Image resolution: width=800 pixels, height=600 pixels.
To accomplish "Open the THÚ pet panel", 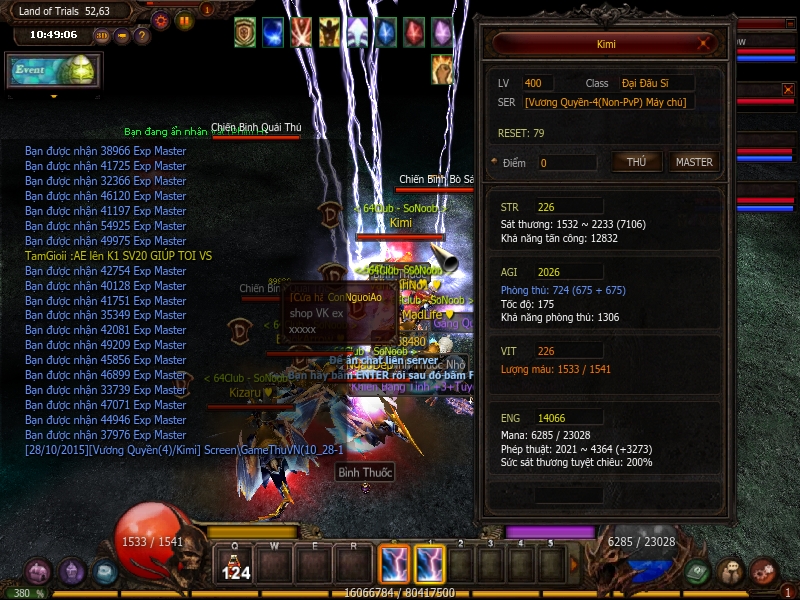I will (x=636, y=162).
